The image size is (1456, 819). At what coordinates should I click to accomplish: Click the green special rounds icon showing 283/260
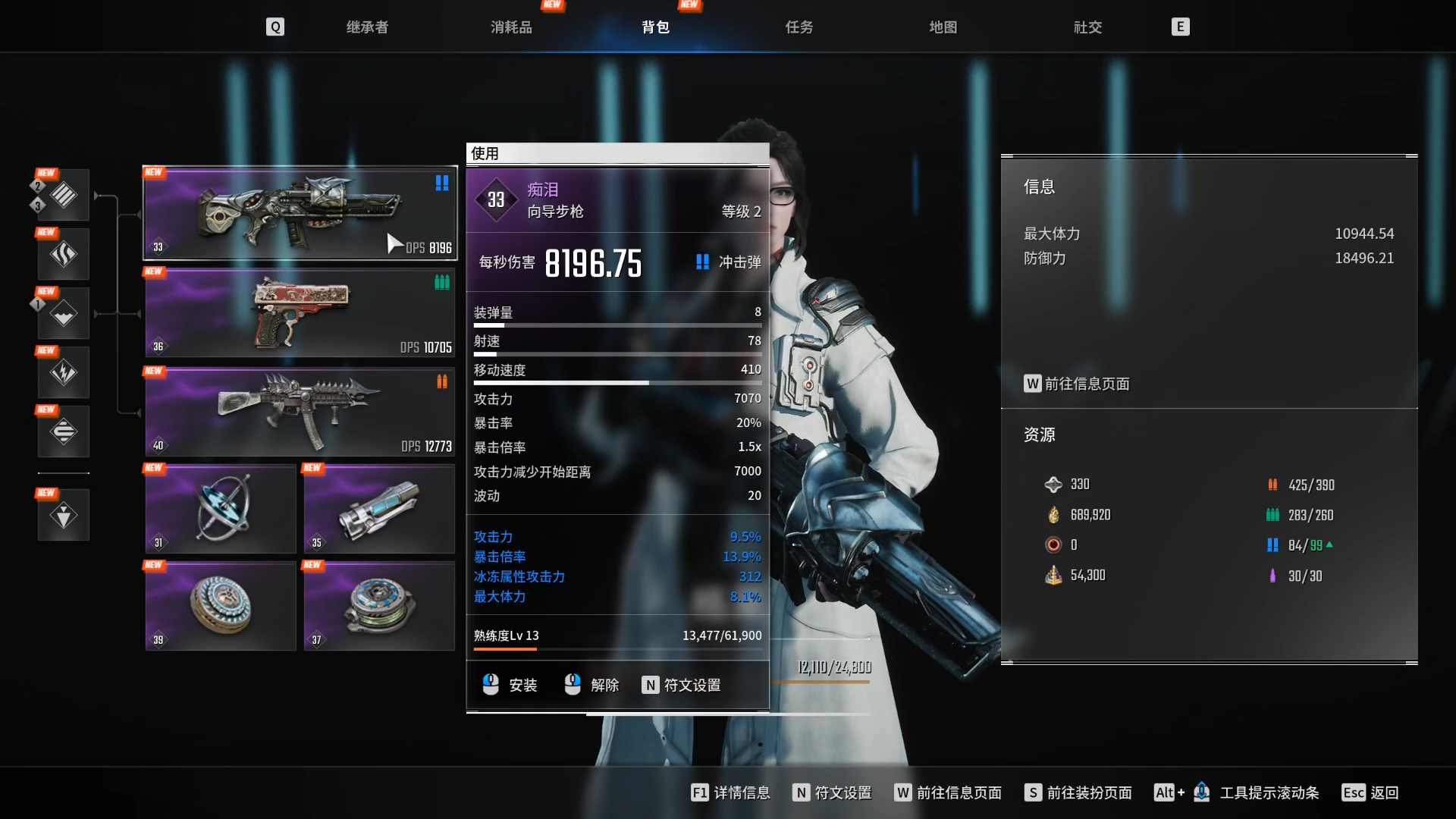(1272, 515)
